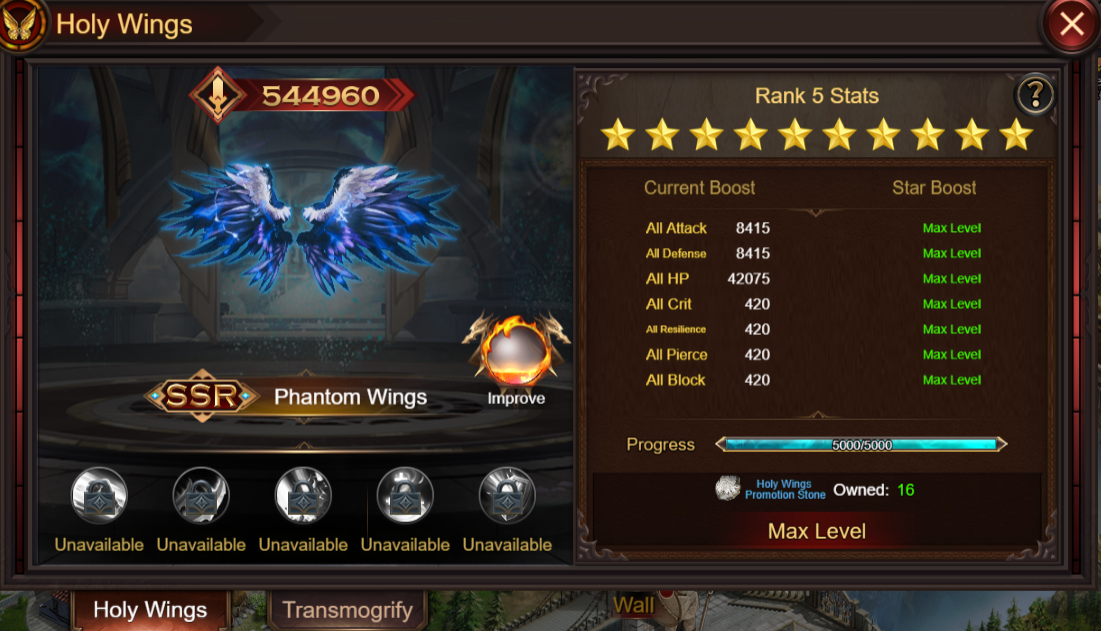Click the Max Level button
This screenshot has height=631, width=1101.
tap(816, 531)
